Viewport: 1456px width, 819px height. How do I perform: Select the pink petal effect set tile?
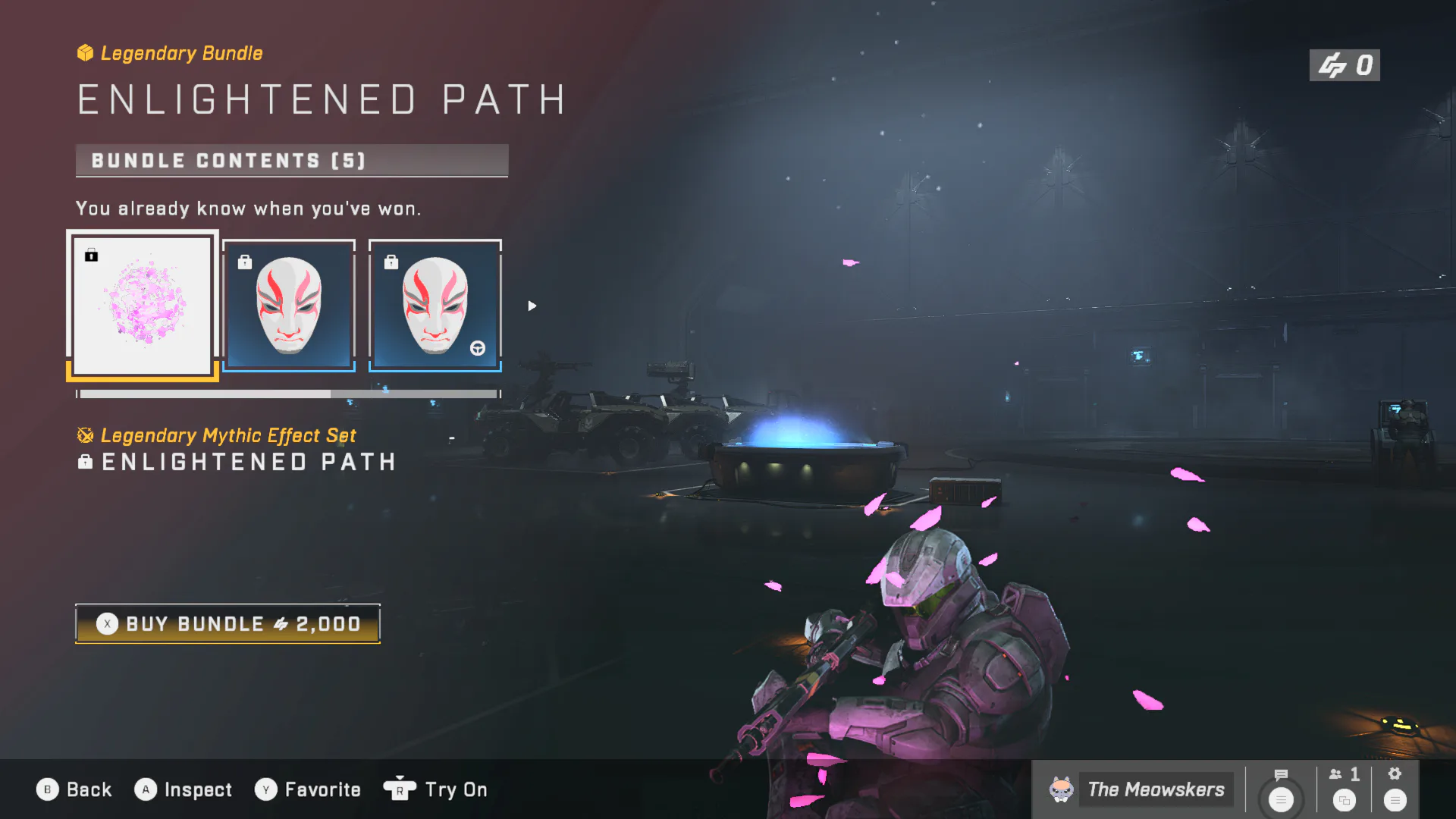pyautogui.click(x=143, y=305)
